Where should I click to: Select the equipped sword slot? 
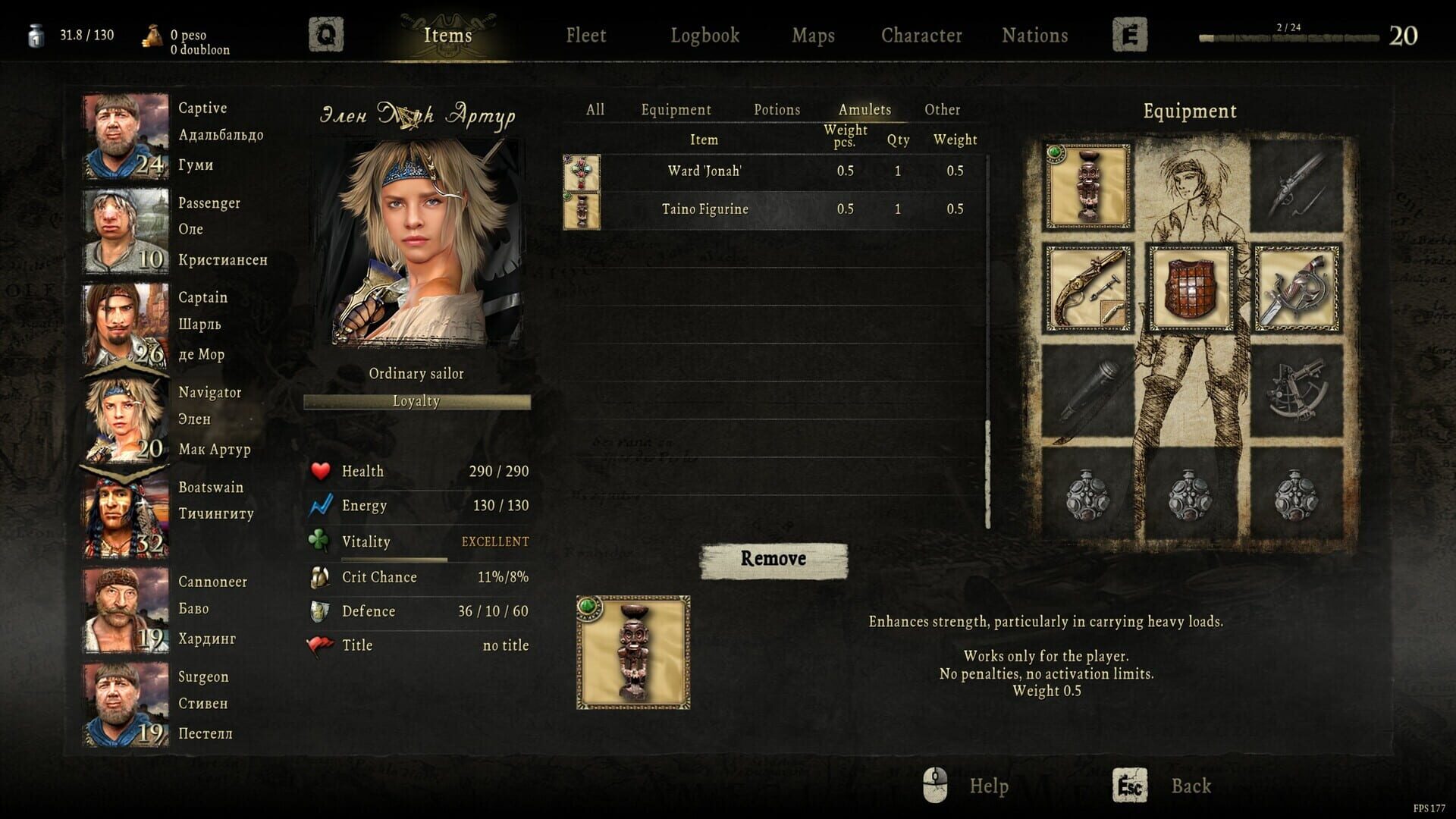(1295, 288)
